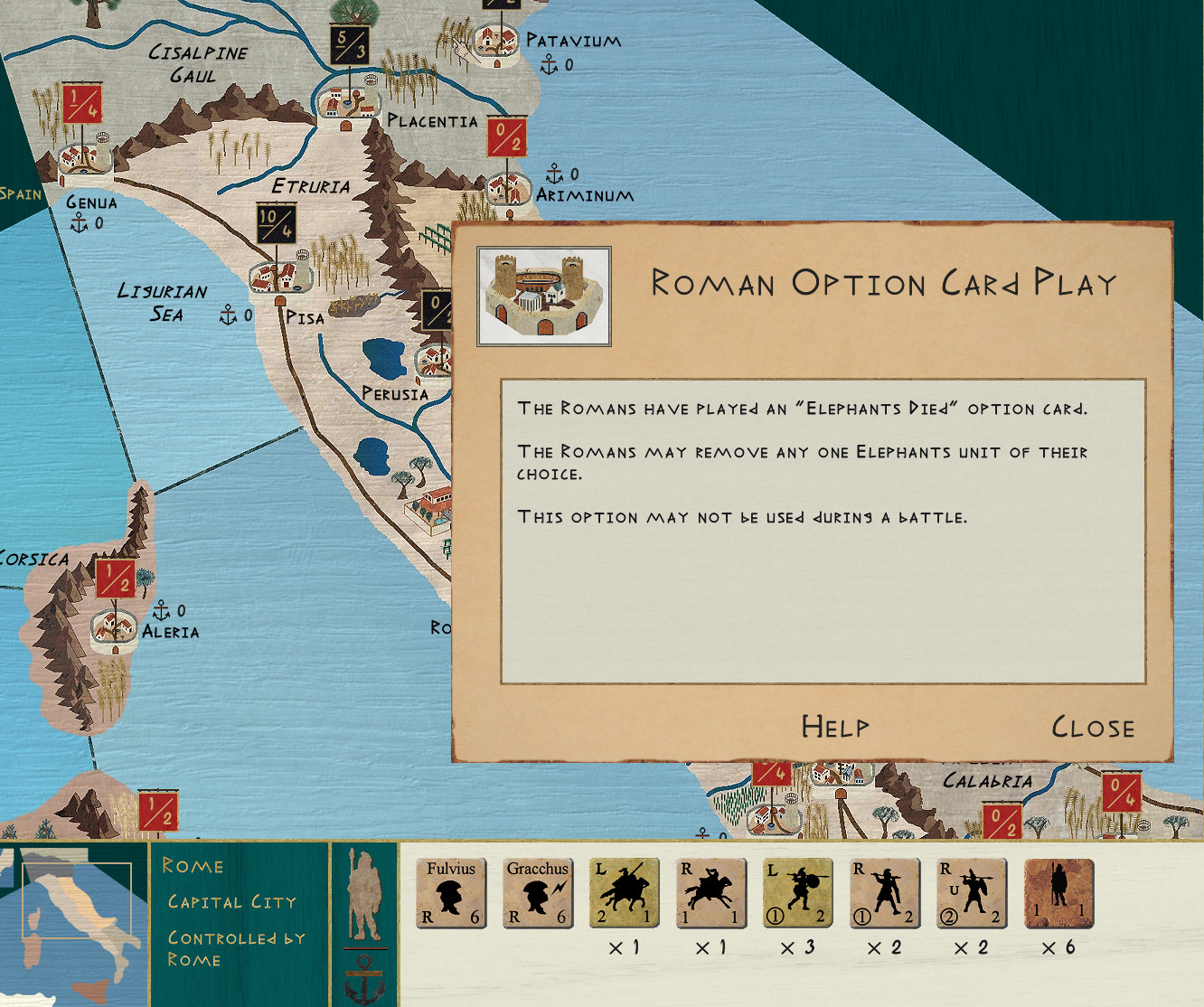Choose the R cavalry unit tile
The width and height of the screenshot is (1204, 1007).
point(710,893)
